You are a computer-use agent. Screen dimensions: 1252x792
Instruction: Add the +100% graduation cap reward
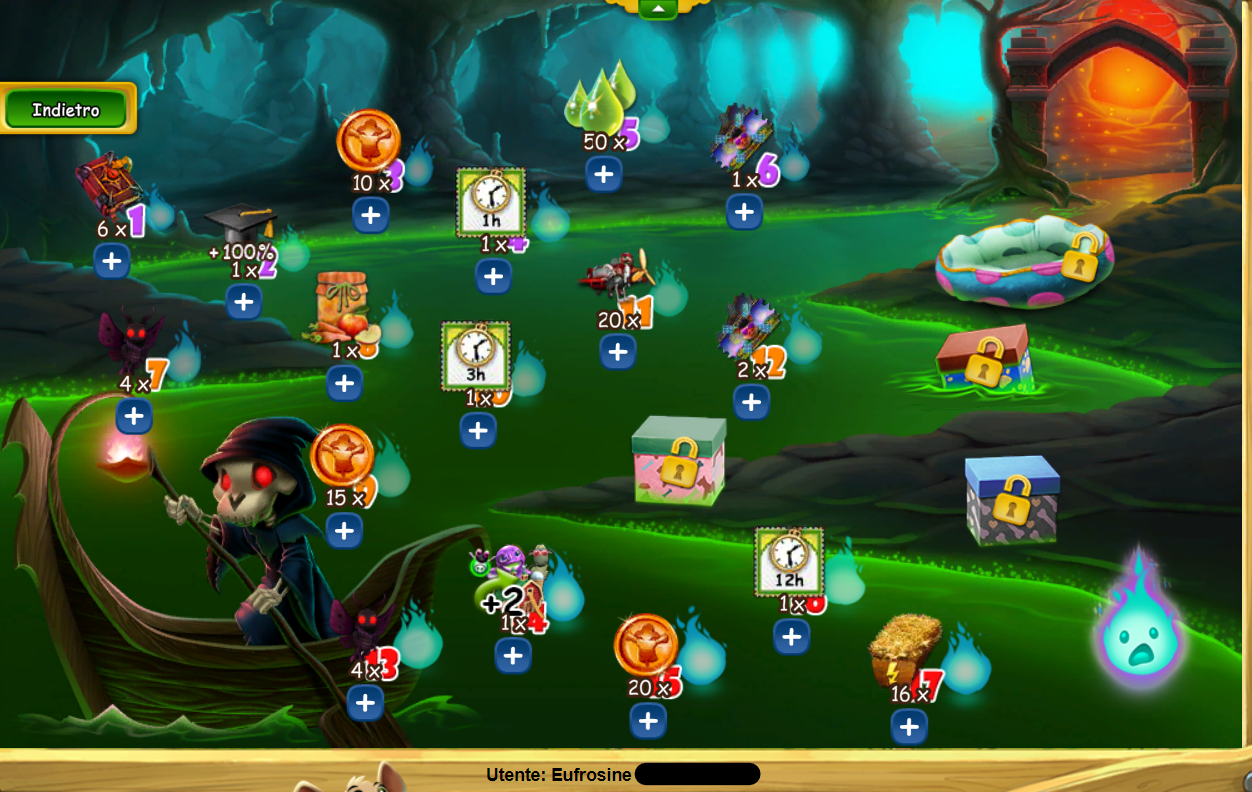click(x=244, y=301)
